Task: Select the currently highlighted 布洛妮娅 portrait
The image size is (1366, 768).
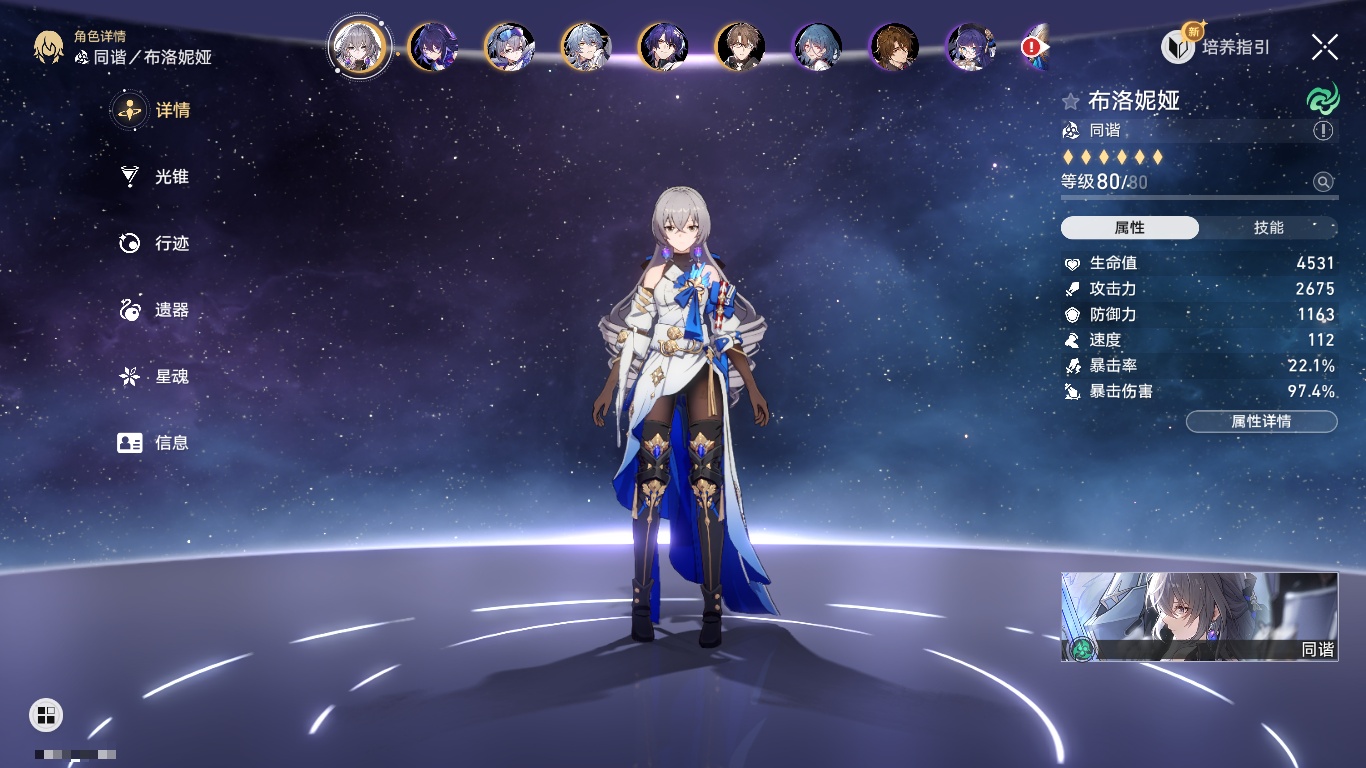Action: click(360, 46)
